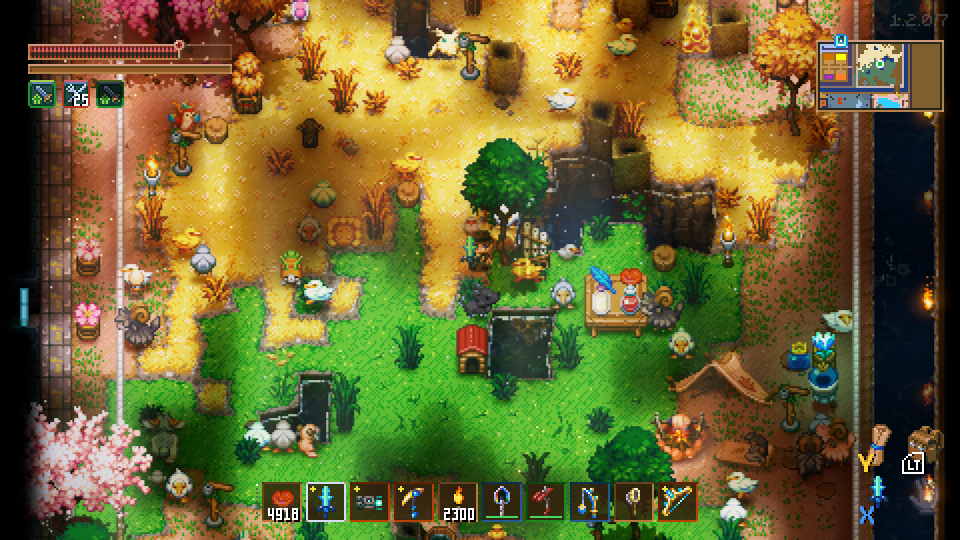Image resolution: width=960 pixels, height=540 pixels.
Task: Select the gray mechanical device slot
Action: (370, 501)
